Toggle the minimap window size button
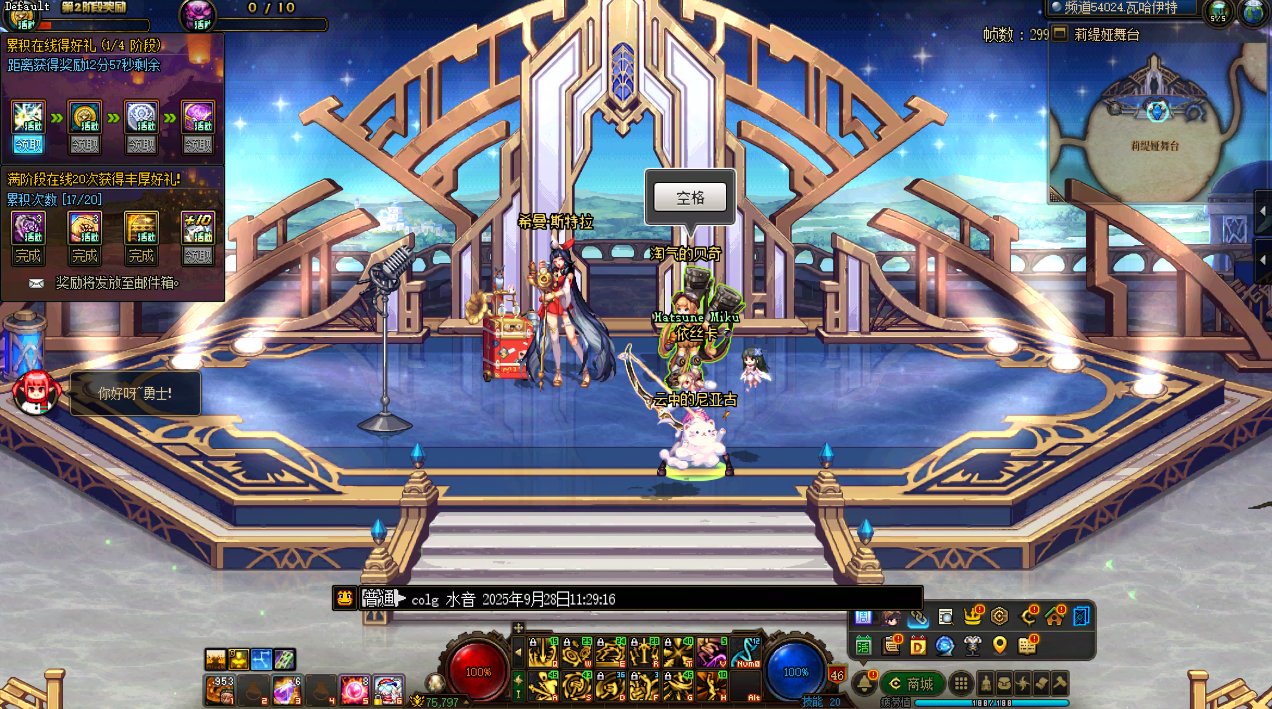The height and width of the screenshot is (709, 1272). [1060, 34]
